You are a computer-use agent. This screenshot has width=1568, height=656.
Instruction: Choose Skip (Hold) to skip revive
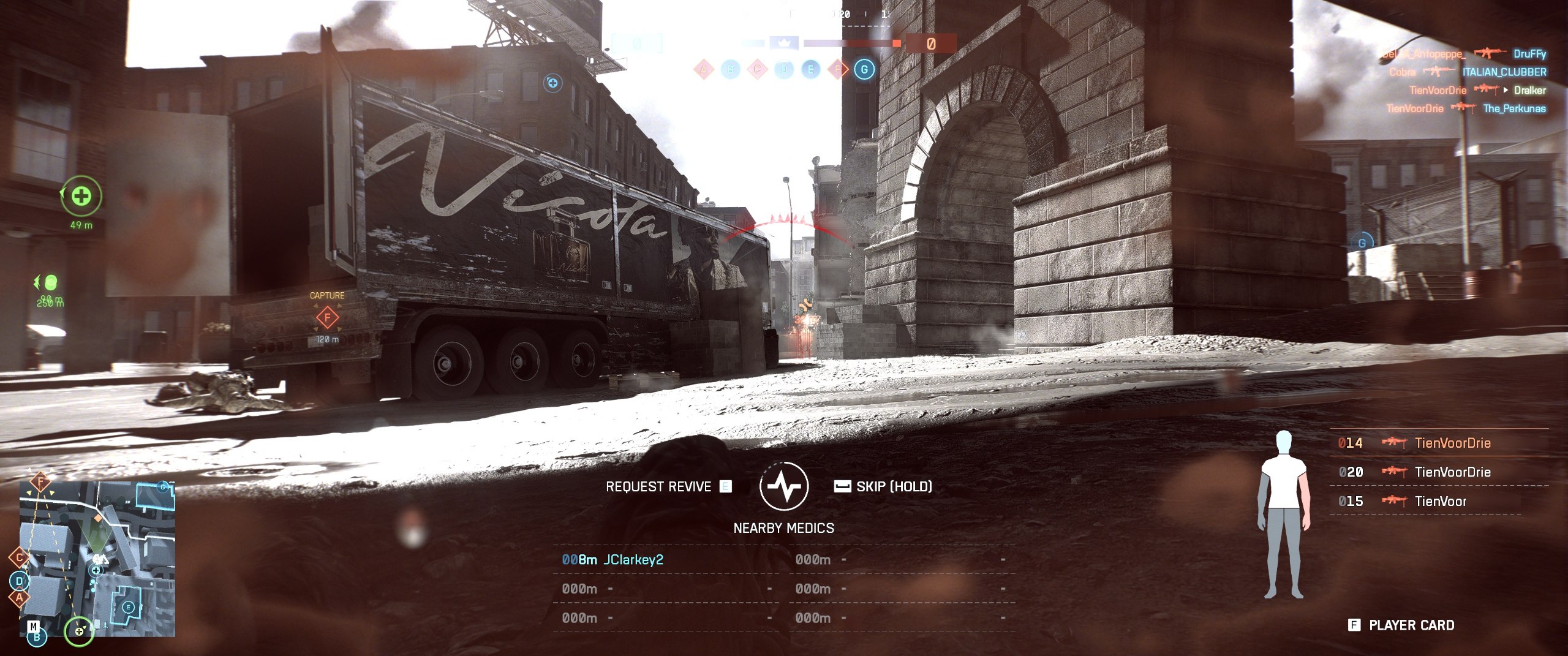tap(883, 486)
